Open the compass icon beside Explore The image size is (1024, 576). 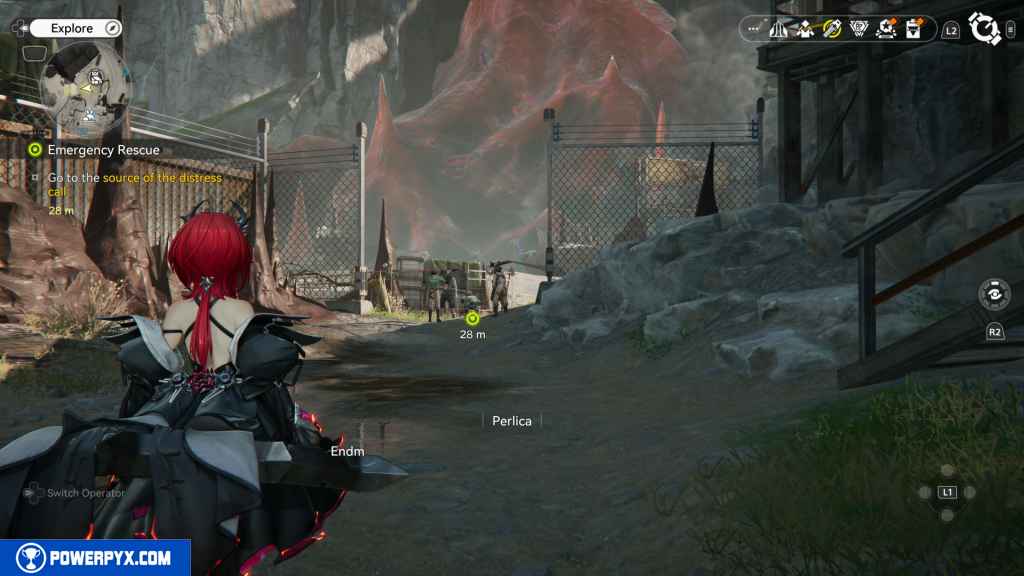(x=113, y=29)
